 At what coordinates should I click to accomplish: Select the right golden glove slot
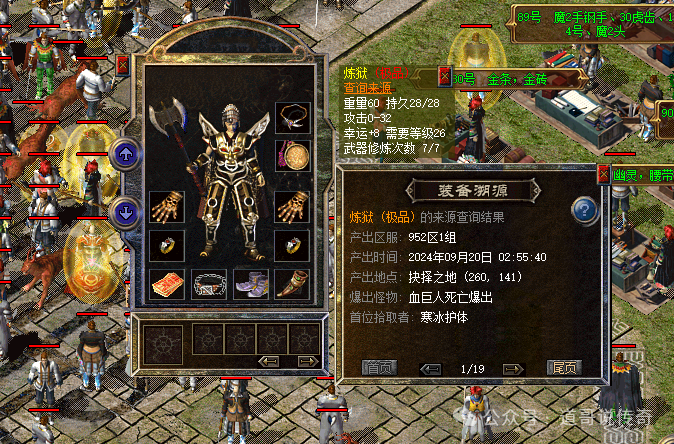pyautogui.click(x=292, y=207)
